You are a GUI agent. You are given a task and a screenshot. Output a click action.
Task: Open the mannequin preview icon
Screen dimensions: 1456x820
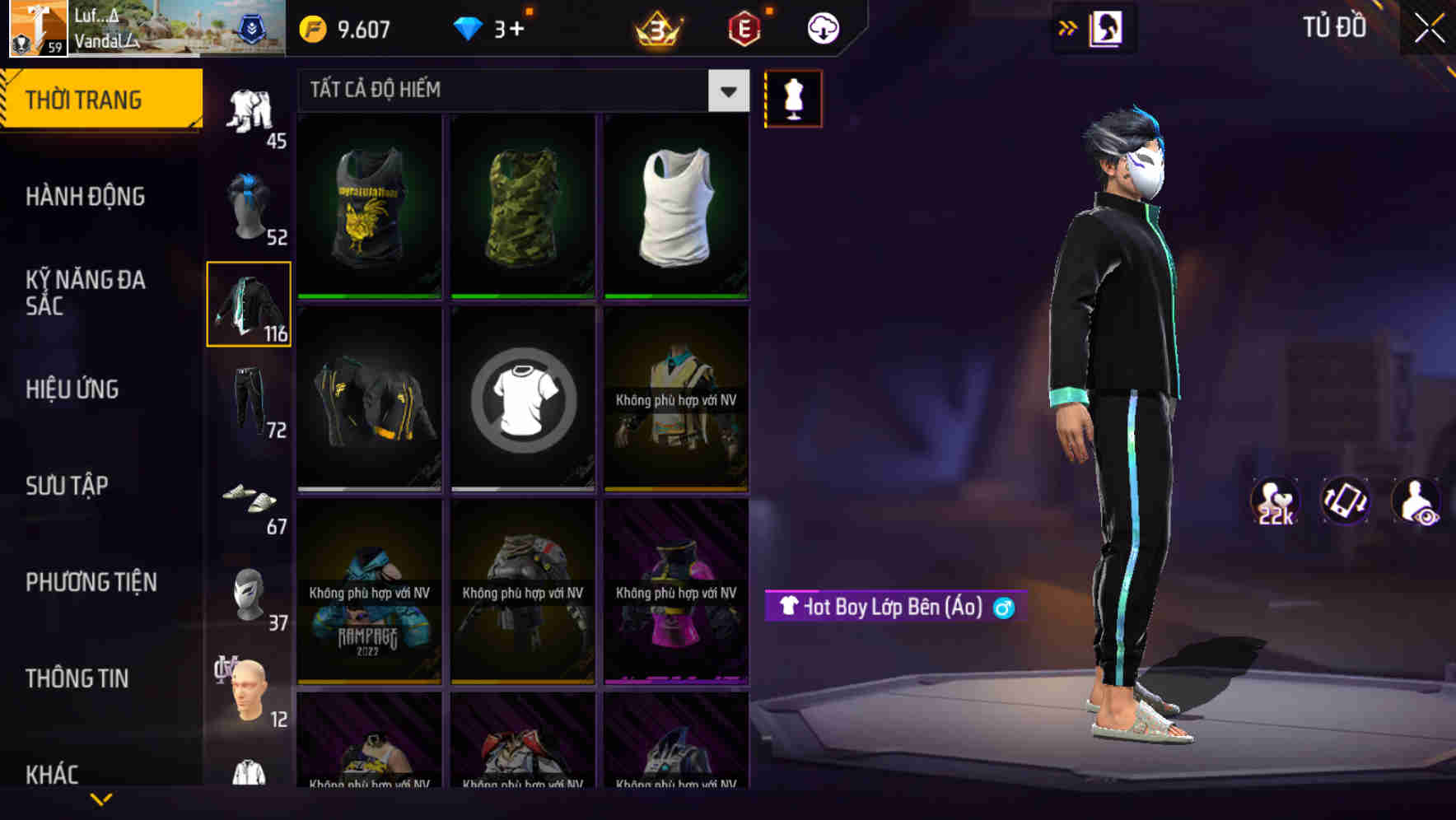coord(793,98)
